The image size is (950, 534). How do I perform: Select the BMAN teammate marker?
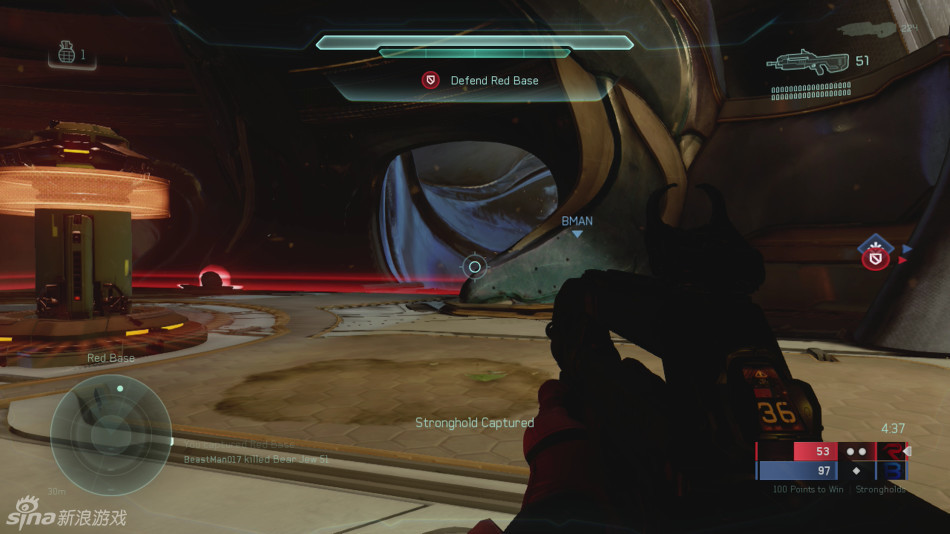pos(577,225)
